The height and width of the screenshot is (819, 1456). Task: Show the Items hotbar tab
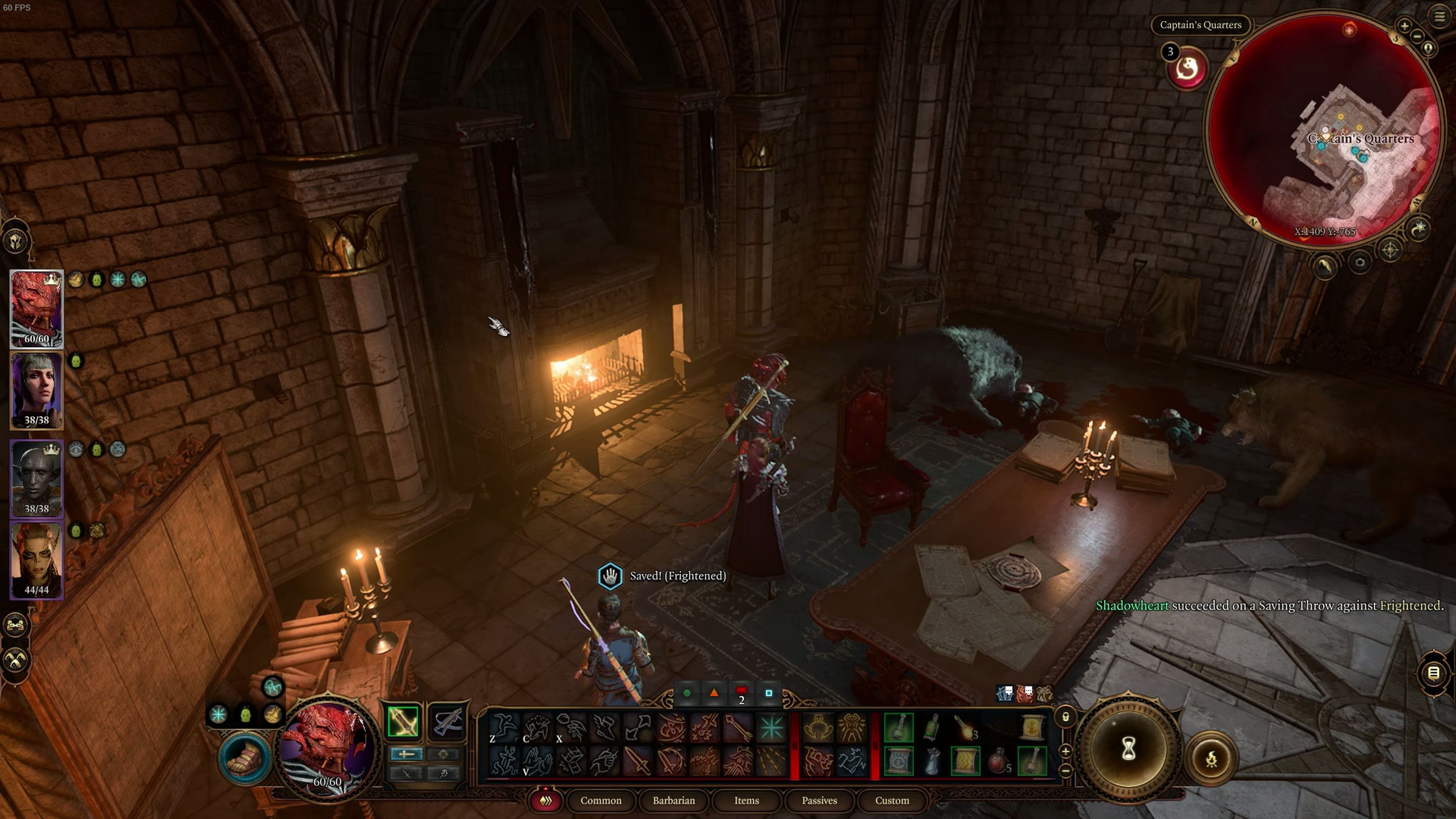[747, 800]
